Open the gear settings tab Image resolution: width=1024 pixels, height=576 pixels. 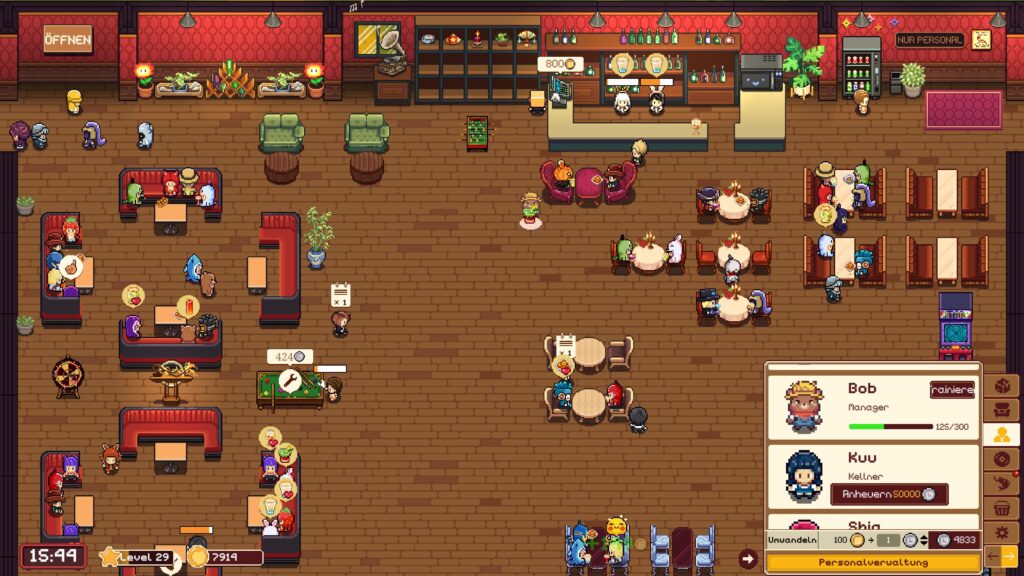(1001, 532)
